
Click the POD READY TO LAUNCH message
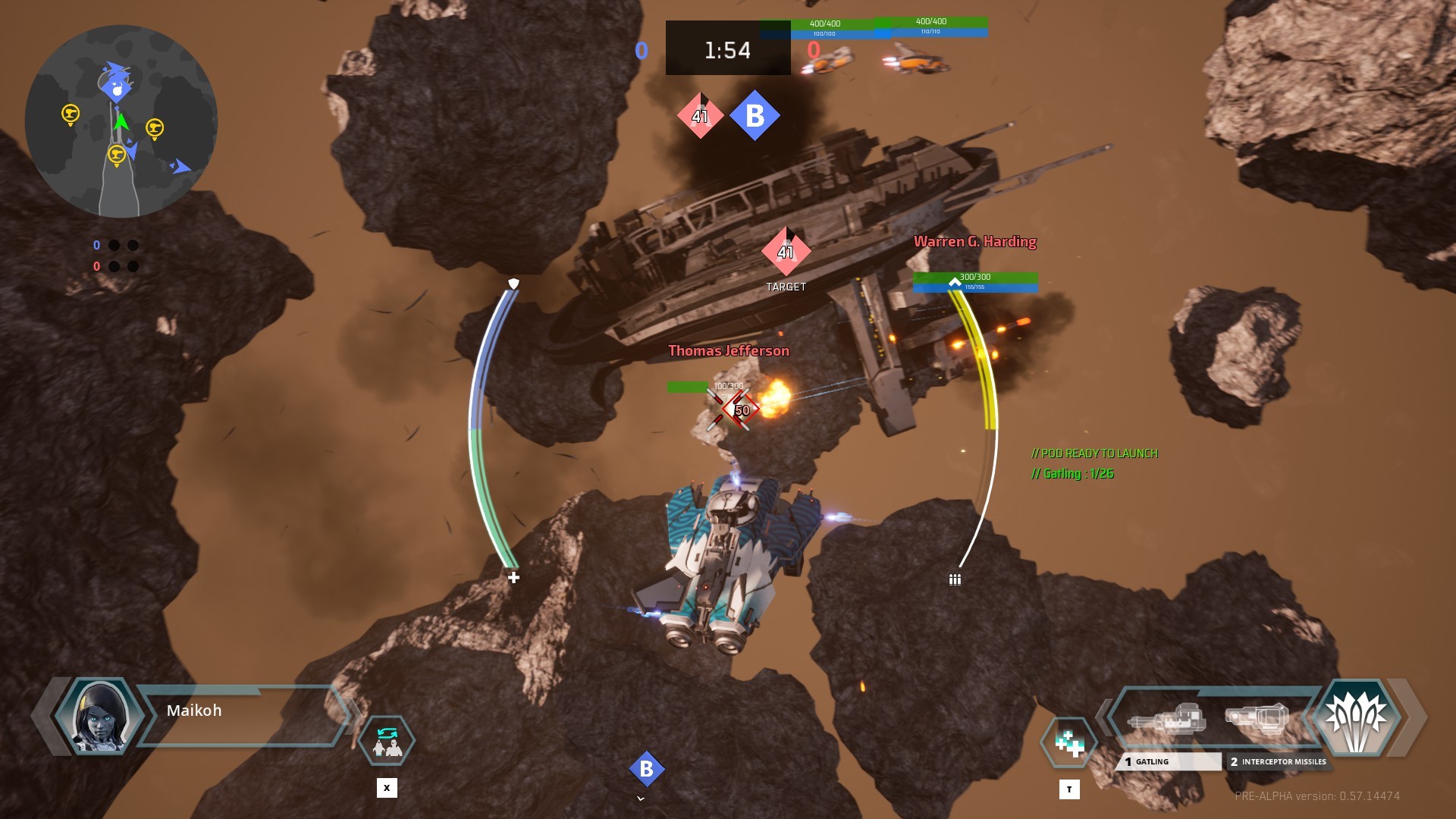[x=1094, y=454]
